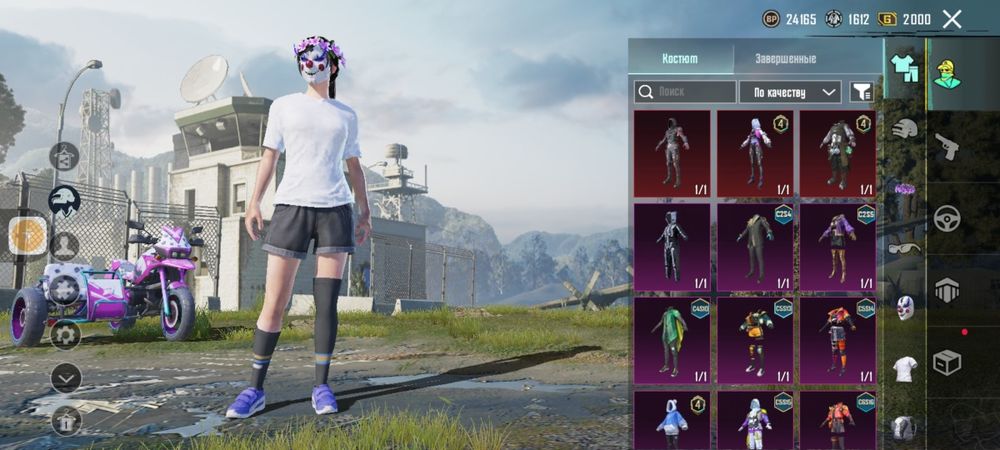Expand the down-arrow button on left
Screen dimensions: 1000x450
click(x=66, y=377)
